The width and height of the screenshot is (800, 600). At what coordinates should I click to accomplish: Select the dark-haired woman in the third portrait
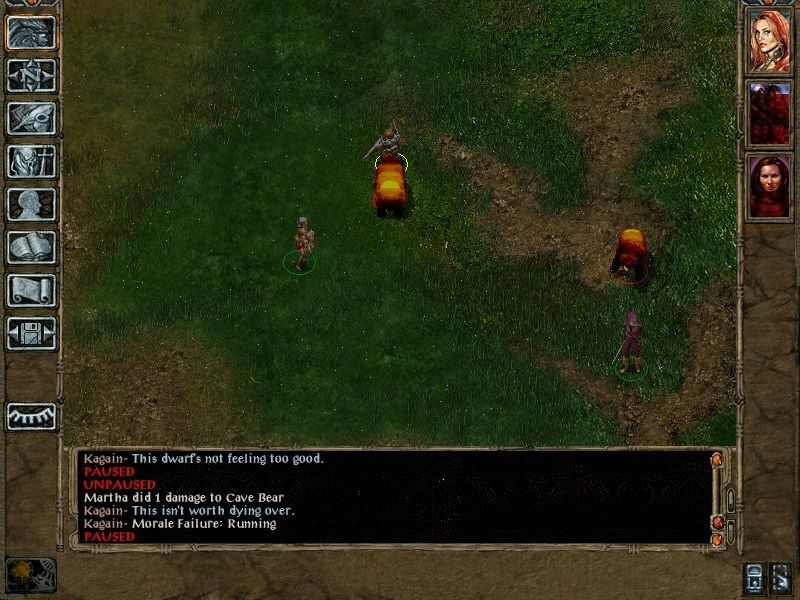tap(769, 185)
